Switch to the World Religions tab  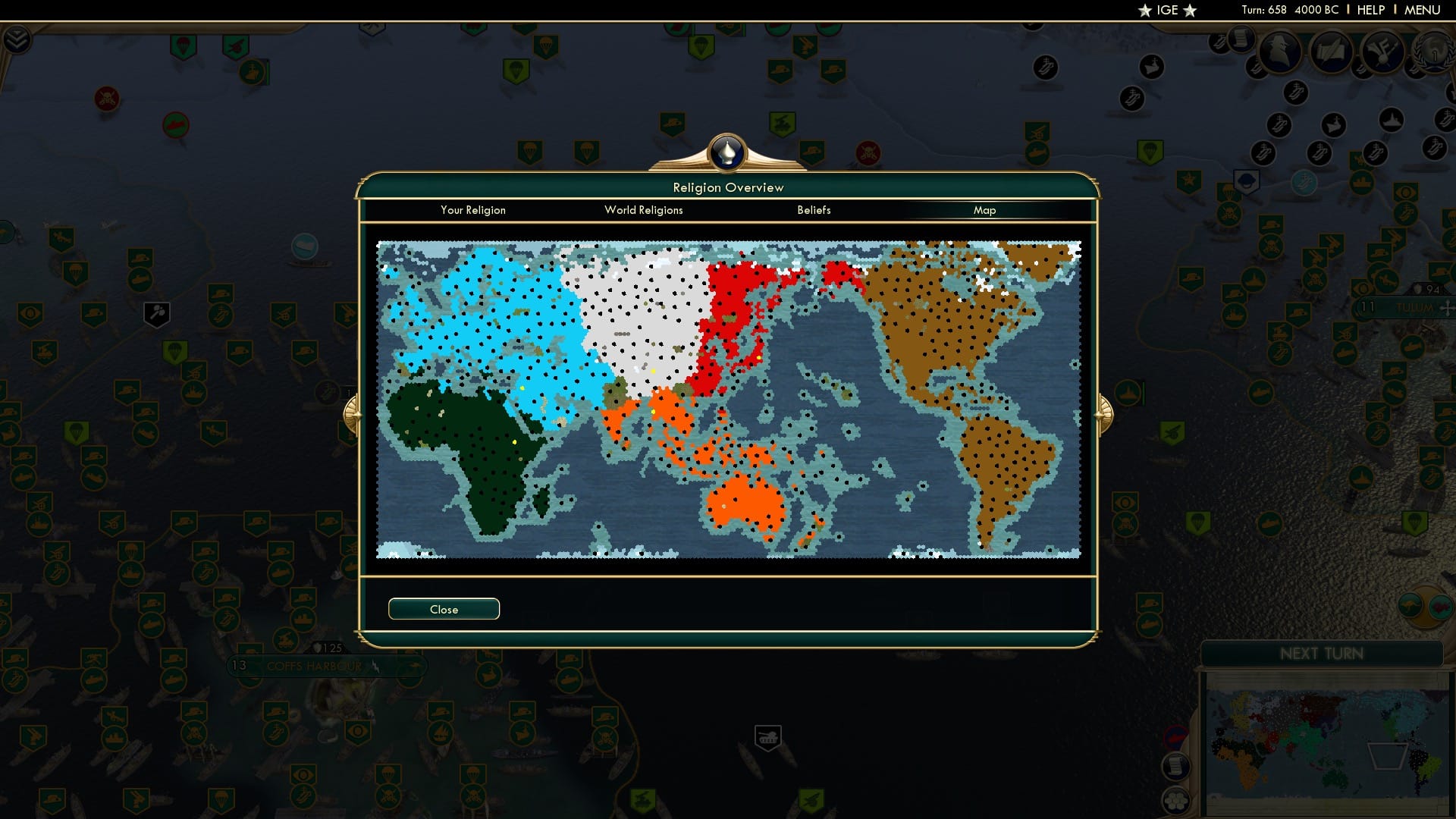coord(643,210)
